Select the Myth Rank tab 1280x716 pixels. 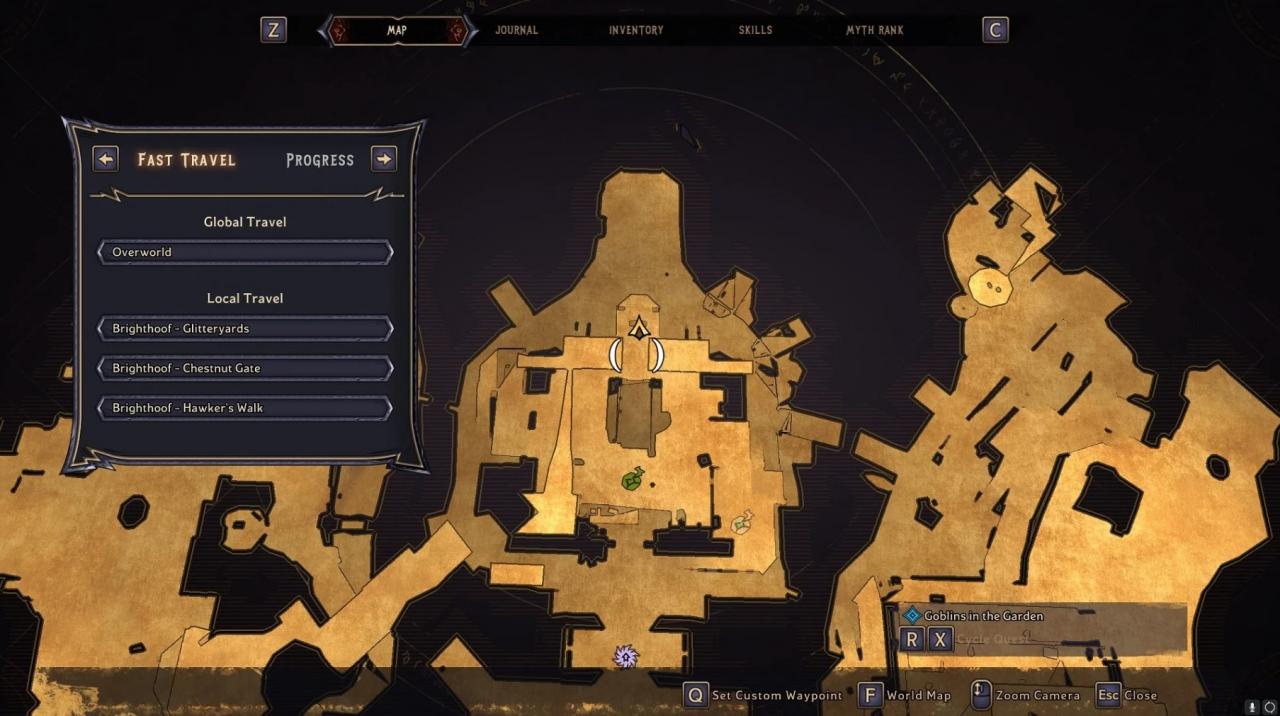874,30
